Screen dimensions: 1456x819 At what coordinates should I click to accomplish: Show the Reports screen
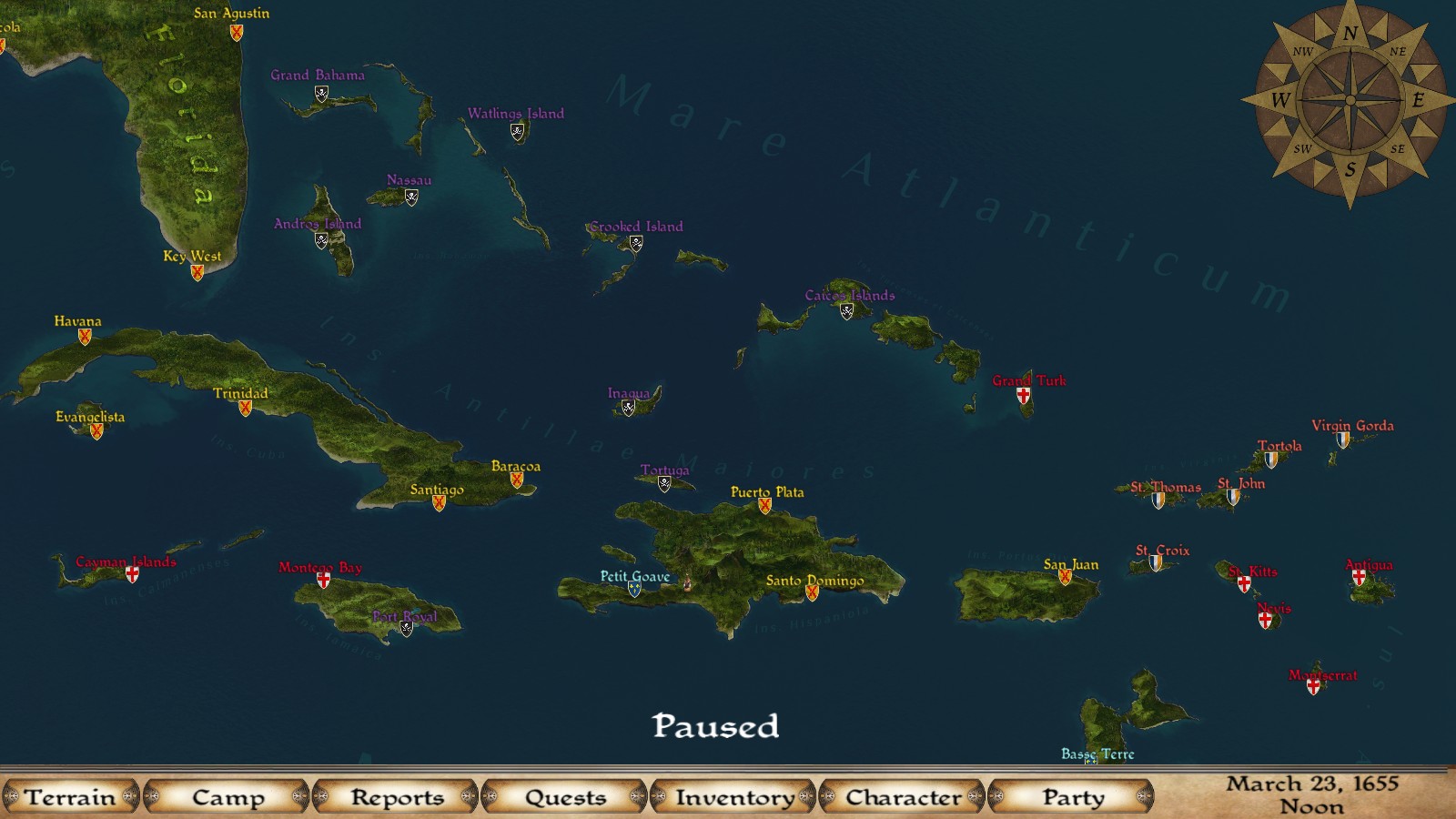[397, 797]
